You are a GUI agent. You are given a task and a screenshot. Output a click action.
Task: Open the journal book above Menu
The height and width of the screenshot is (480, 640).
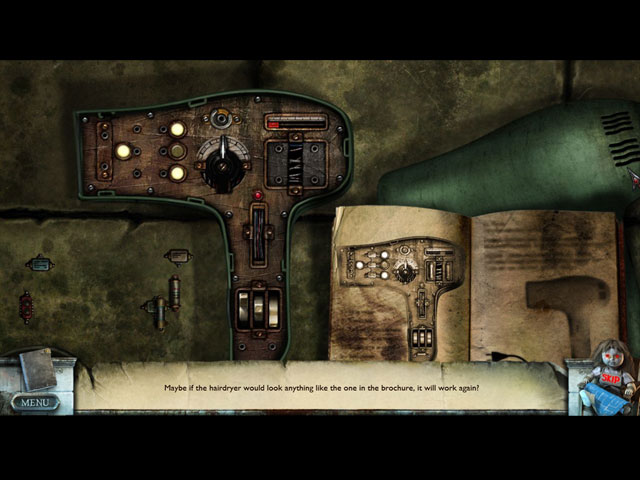point(38,369)
